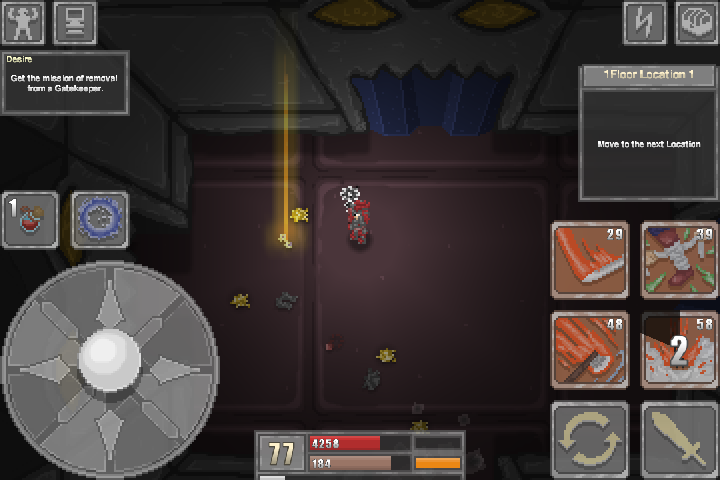Open the computer terminal menu
Viewport: 720px width, 480px height.
tap(75, 22)
